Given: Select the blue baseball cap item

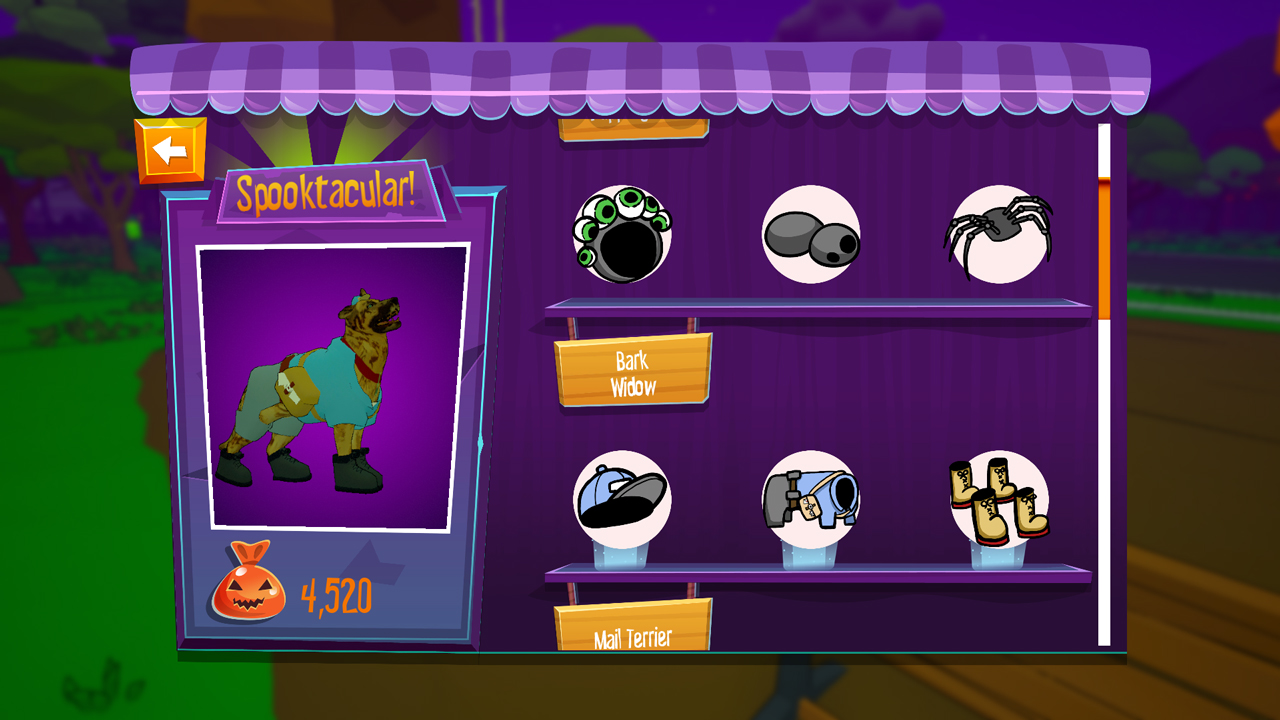Looking at the screenshot, I should click(622, 498).
